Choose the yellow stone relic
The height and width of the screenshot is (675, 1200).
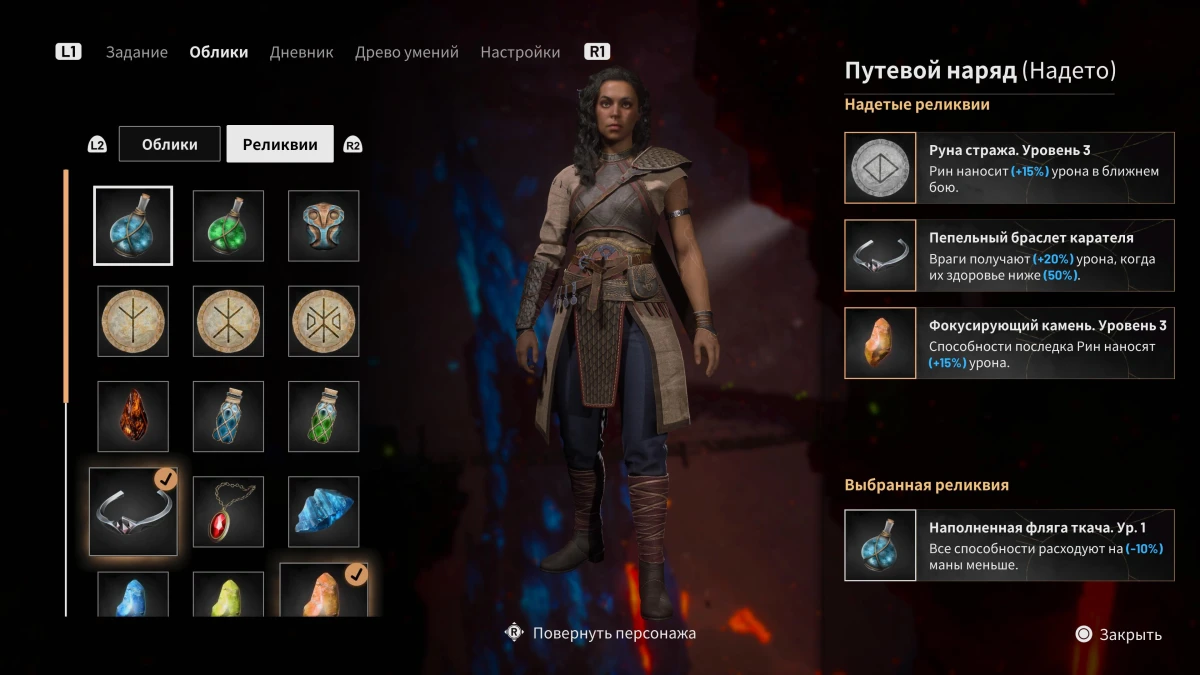point(228,595)
